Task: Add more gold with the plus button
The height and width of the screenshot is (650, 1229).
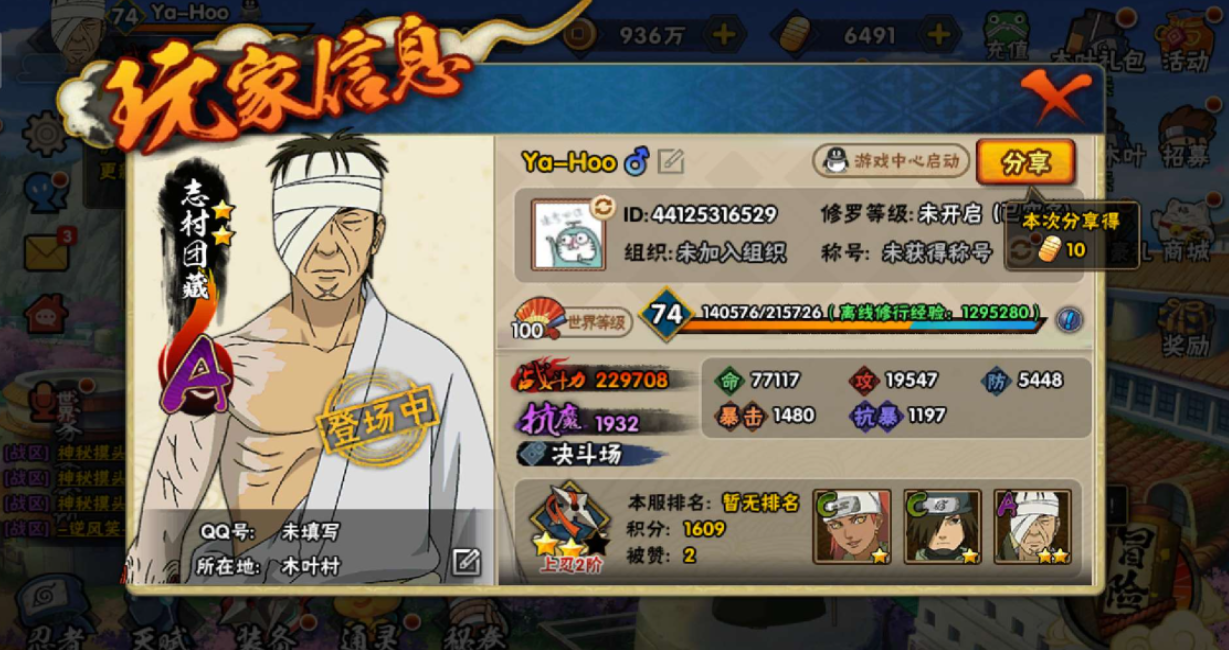Action: 937,35
